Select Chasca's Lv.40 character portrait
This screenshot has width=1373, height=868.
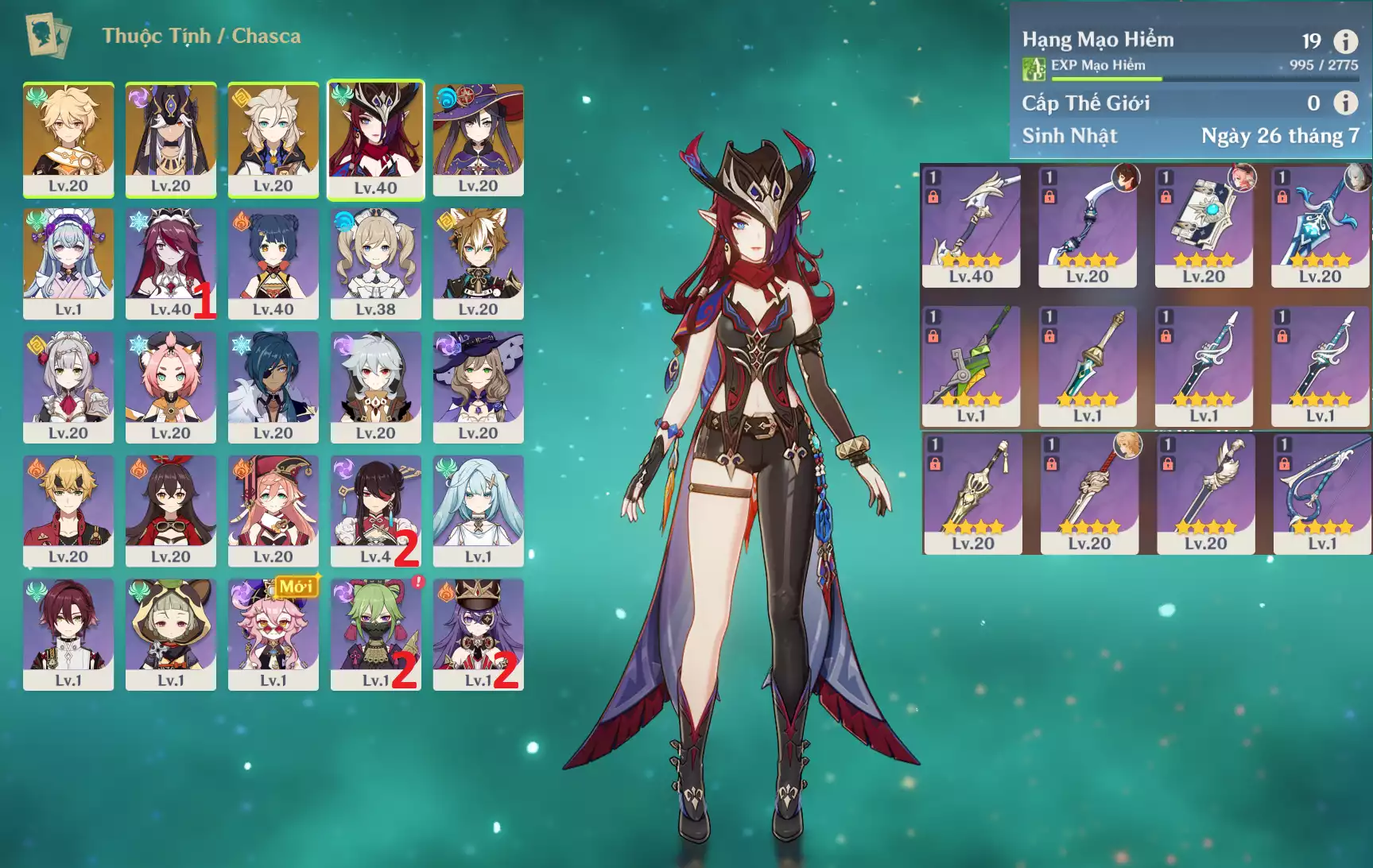tap(375, 138)
